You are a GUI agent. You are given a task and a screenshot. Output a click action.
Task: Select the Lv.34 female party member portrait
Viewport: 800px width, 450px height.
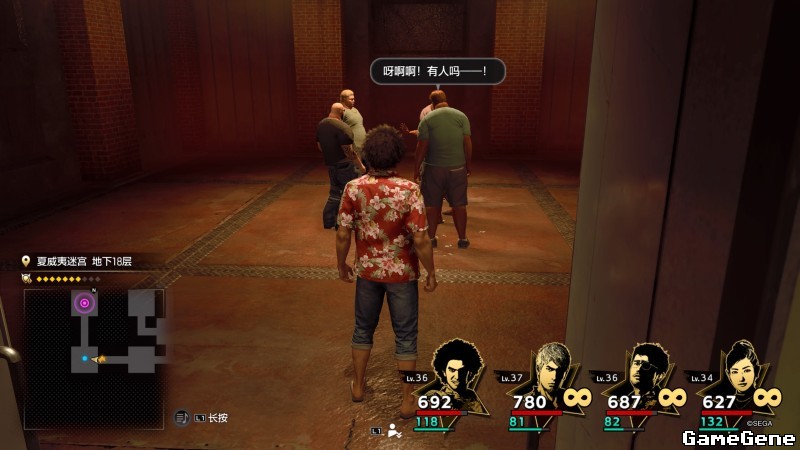[740, 374]
